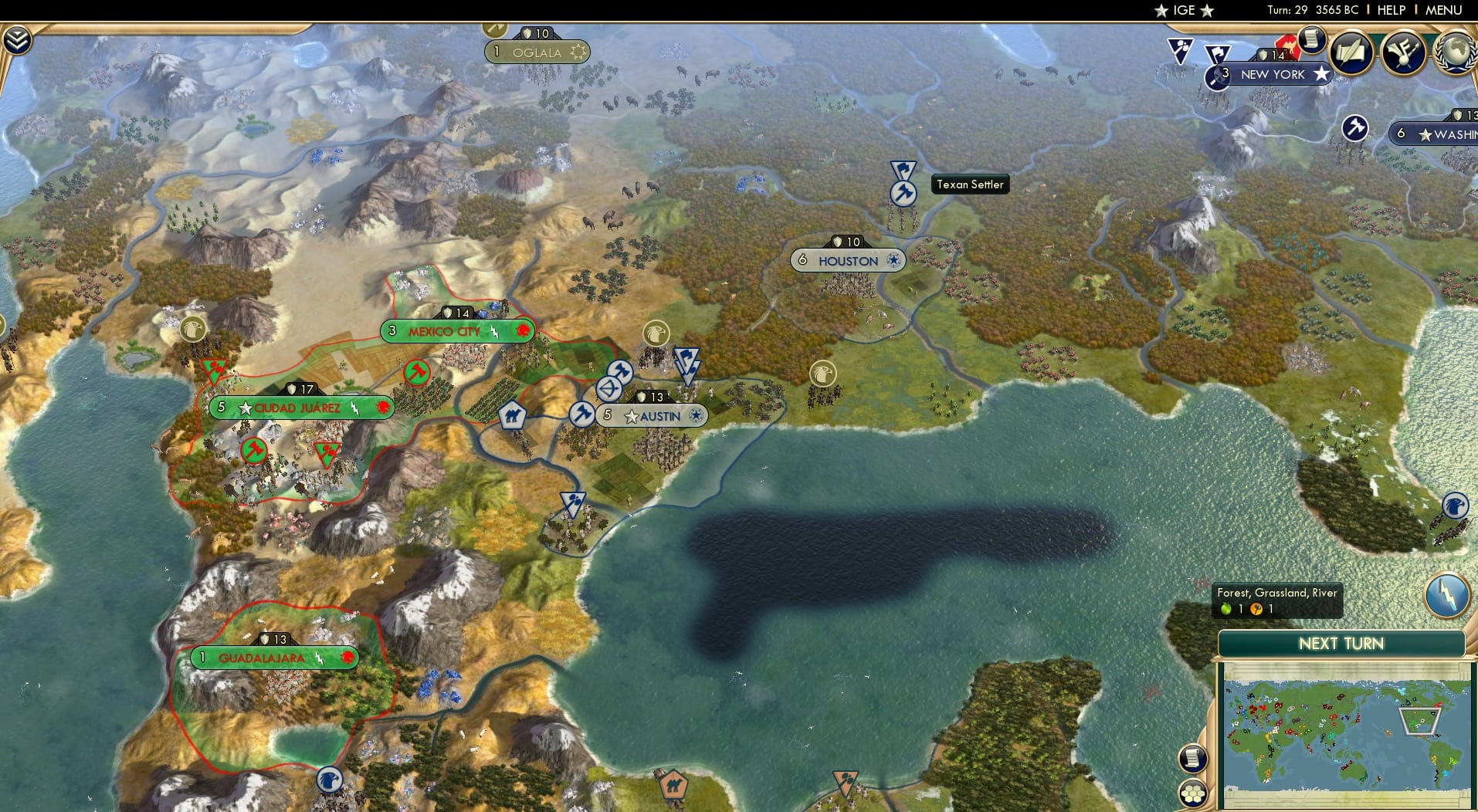Select the settler flag icon south of Austin
This screenshot has width=1478, height=812.
pos(571,502)
